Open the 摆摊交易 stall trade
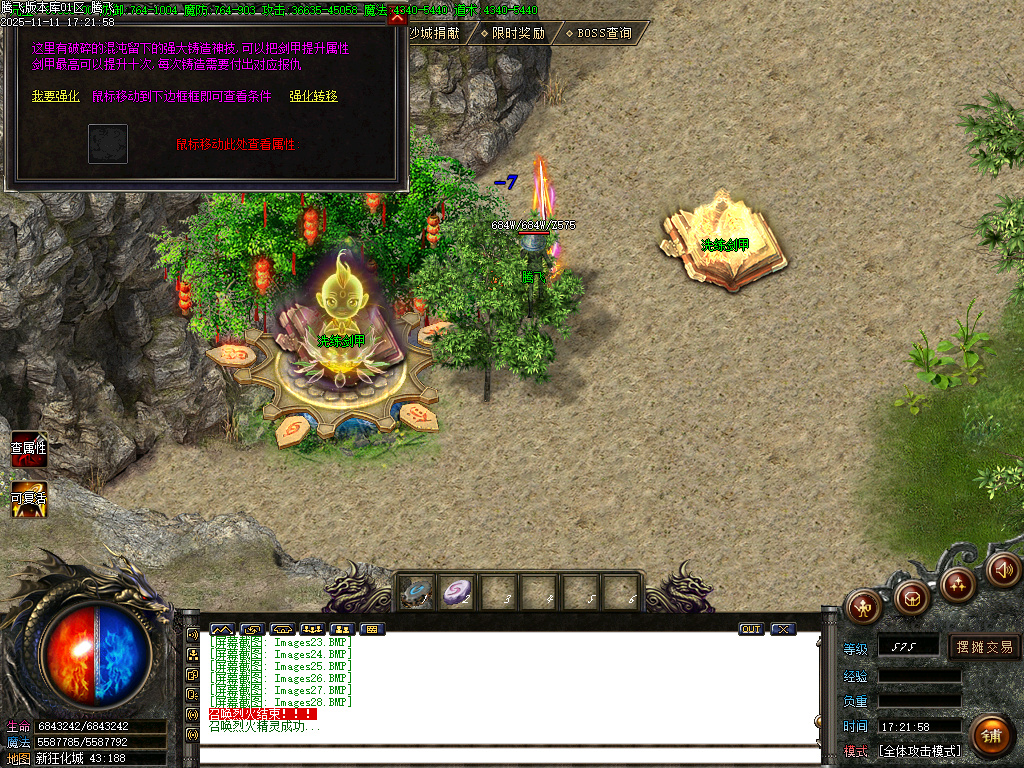The height and width of the screenshot is (768, 1024). pos(984,647)
